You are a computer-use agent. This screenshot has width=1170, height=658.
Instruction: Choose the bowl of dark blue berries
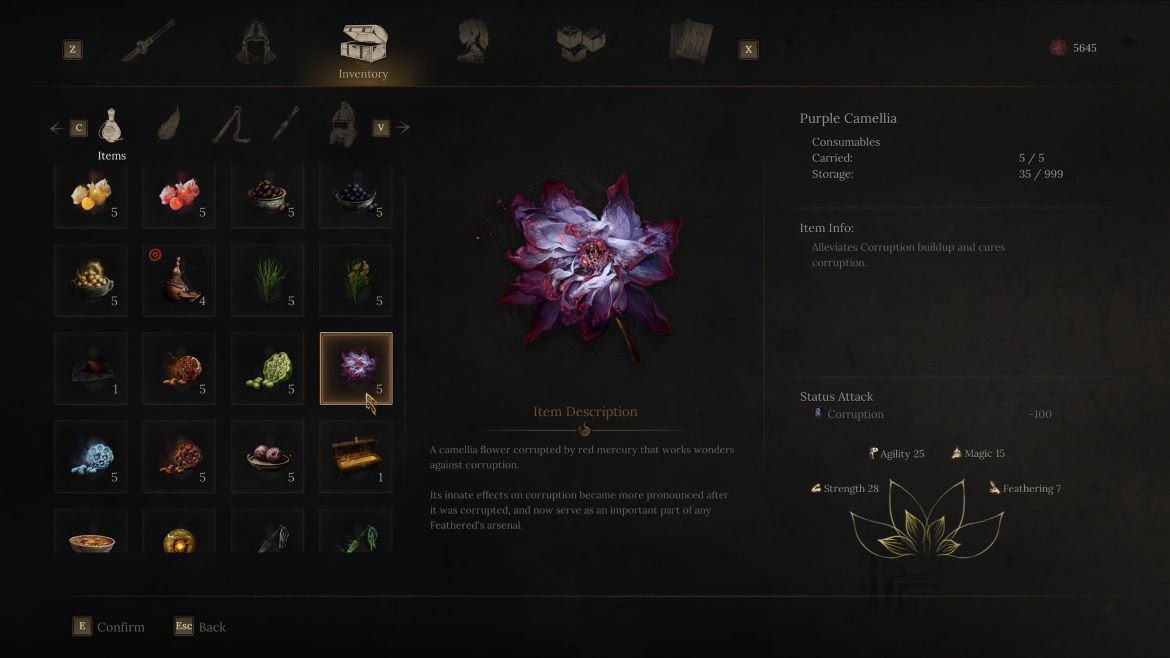(356, 194)
